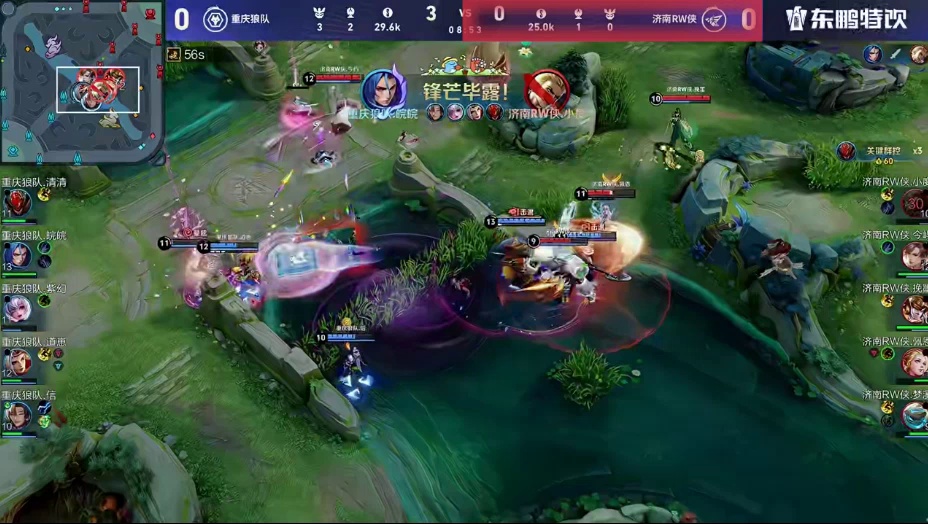
Task: Select 重庆狼队.道崽 player portrait
Action: click(x=17, y=362)
